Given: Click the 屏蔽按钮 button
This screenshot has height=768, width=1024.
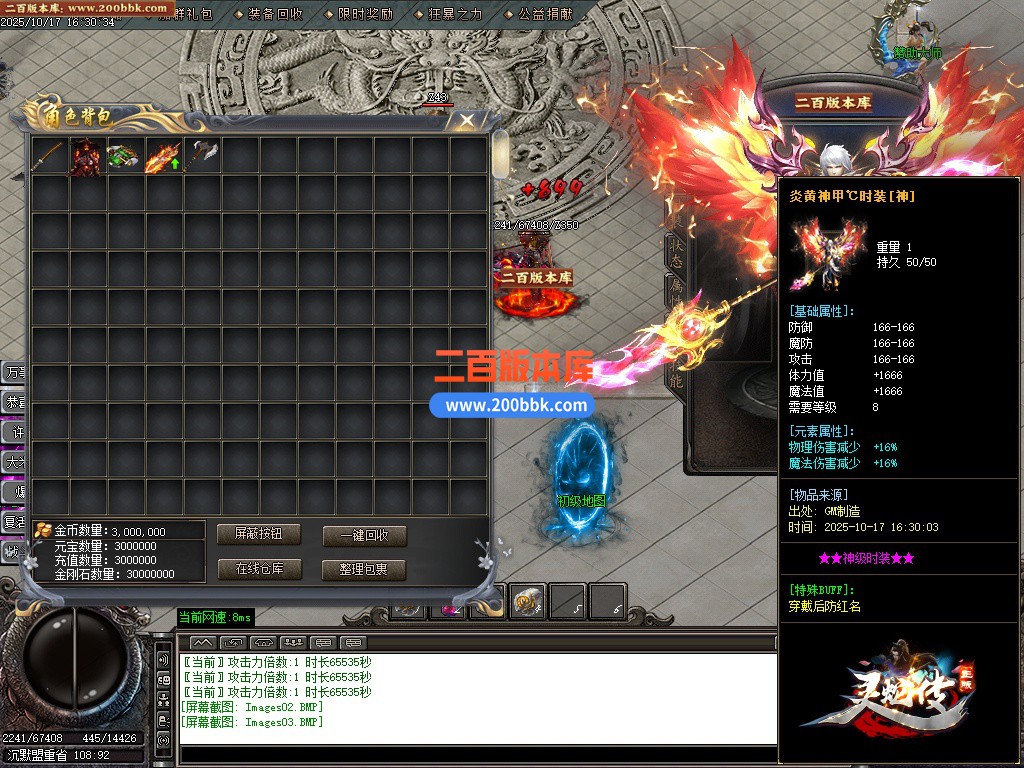Looking at the screenshot, I should [x=258, y=534].
